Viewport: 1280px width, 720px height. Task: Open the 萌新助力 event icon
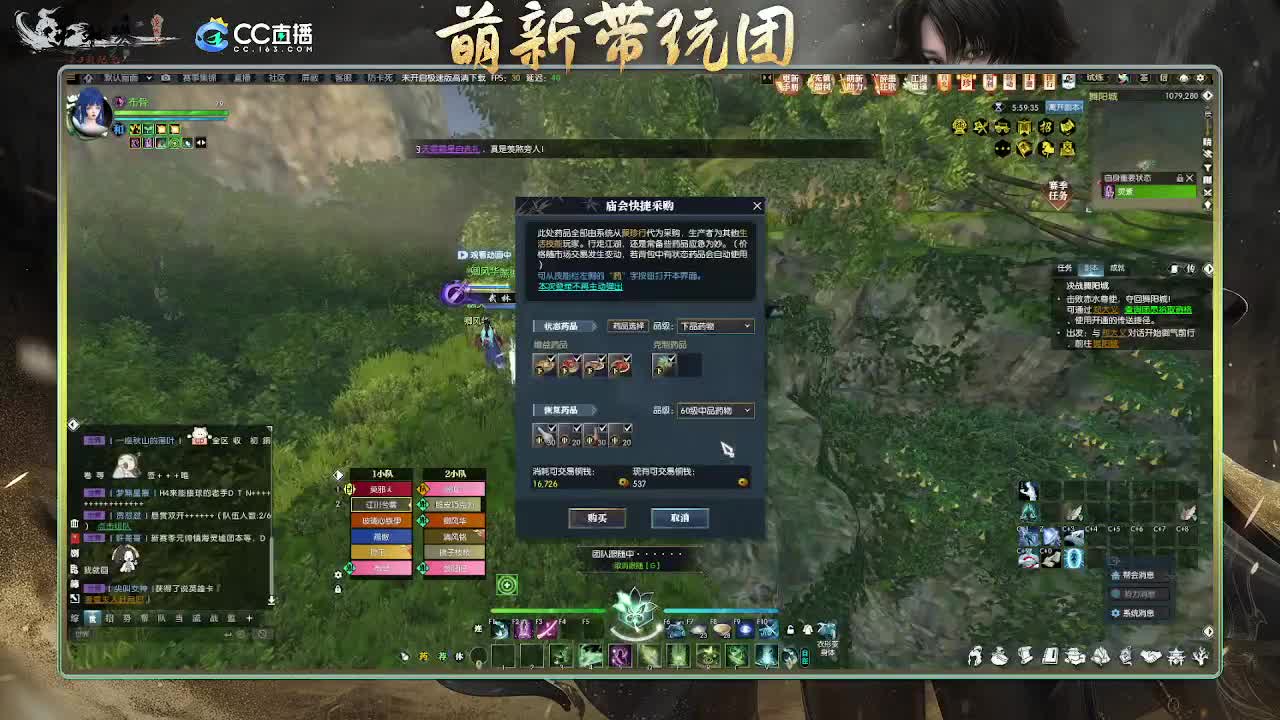(x=855, y=85)
